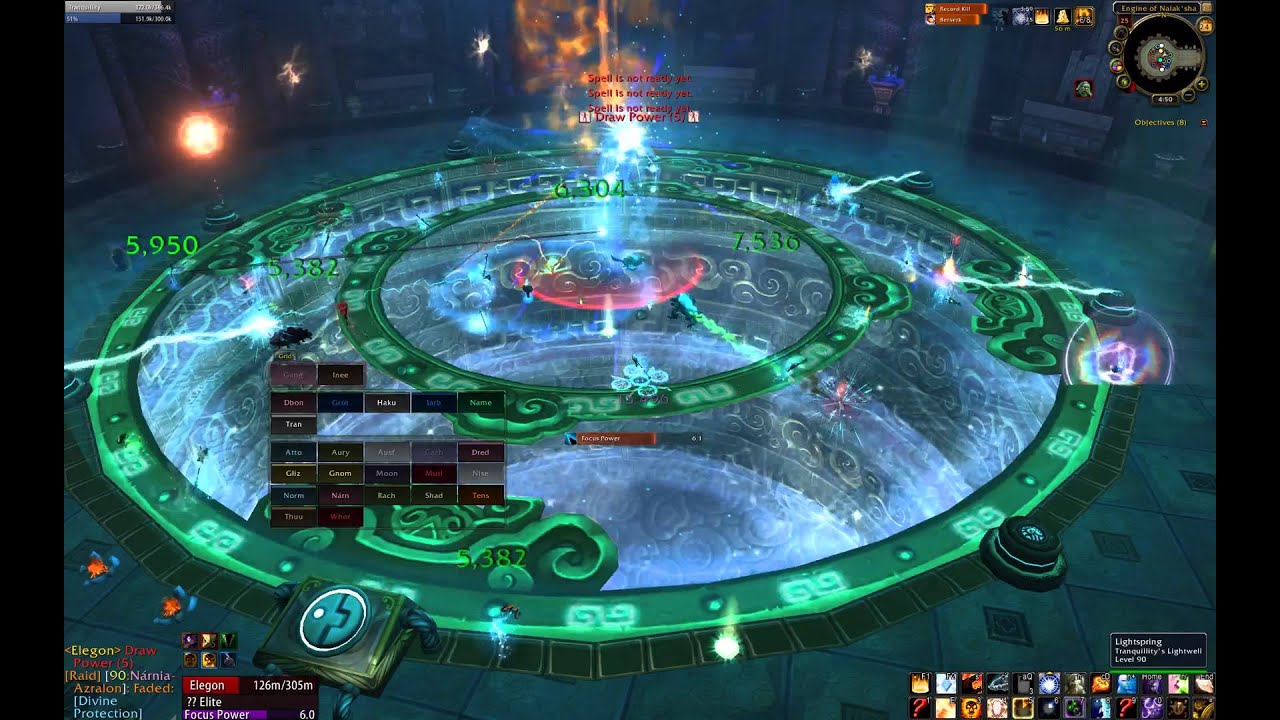Use the flaming skull ability
Viewport: 1280px width, 720px height.
(x=970, y=708)
